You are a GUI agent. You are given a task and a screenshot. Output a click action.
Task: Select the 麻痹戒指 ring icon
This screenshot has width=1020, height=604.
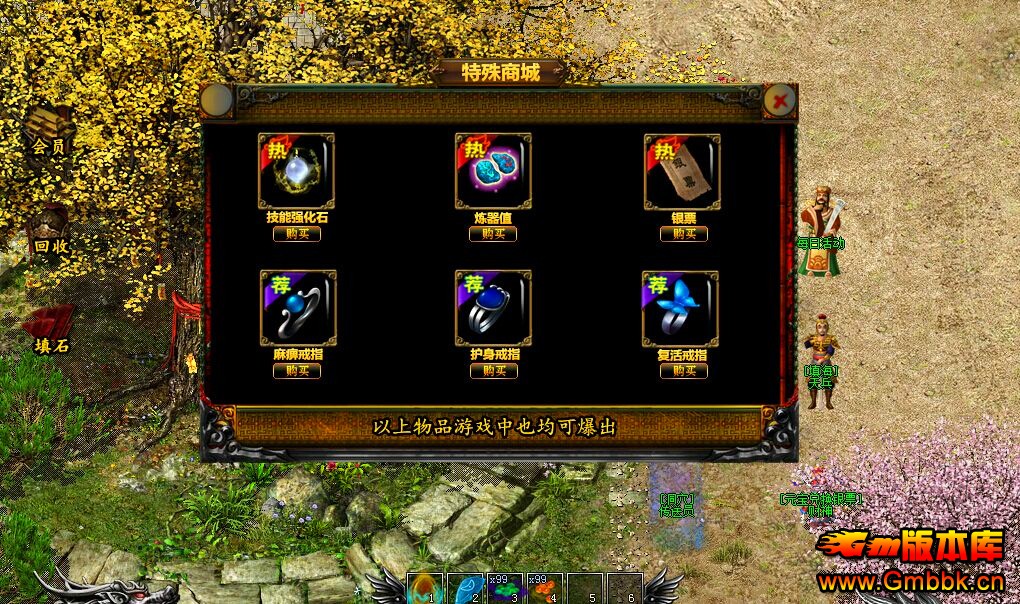[x=298, y=308]
